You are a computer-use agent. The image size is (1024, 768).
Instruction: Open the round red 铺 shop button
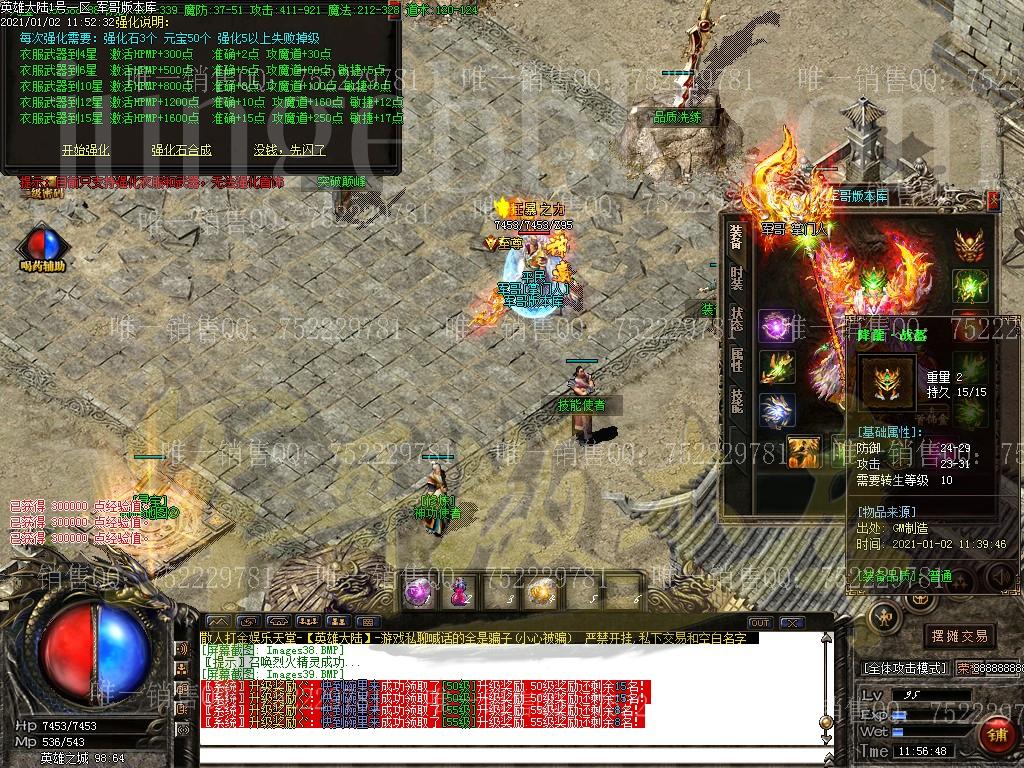(x=997, y=735)
